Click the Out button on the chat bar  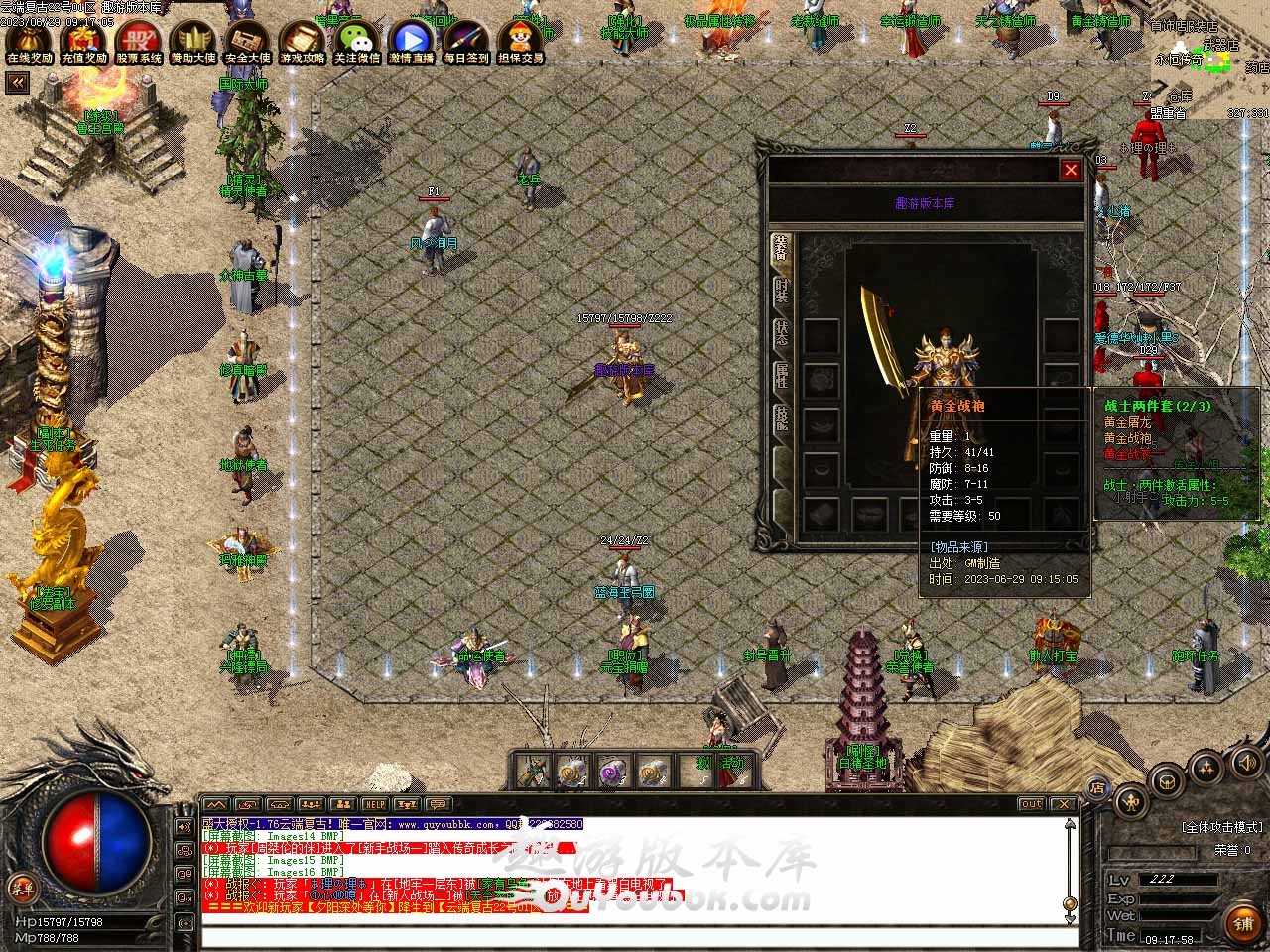[x=1031, y=804]
